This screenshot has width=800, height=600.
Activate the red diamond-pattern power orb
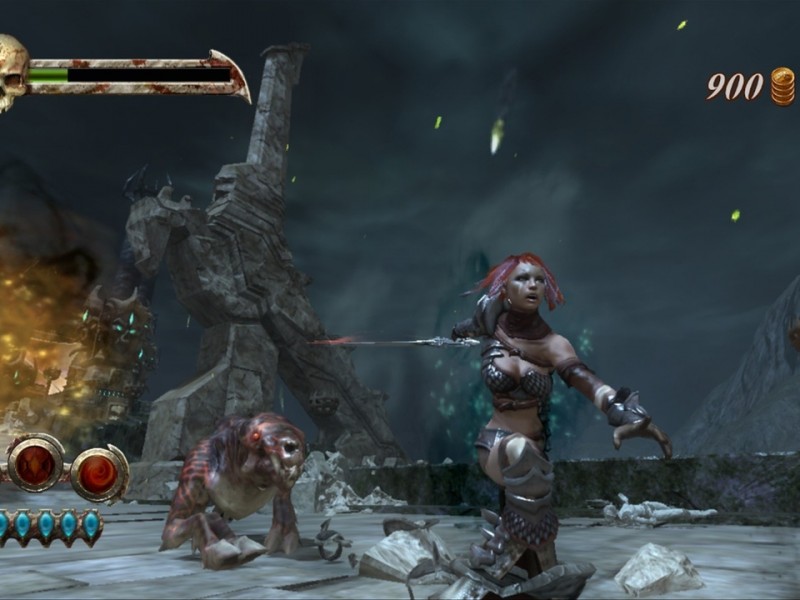point(36,463)
